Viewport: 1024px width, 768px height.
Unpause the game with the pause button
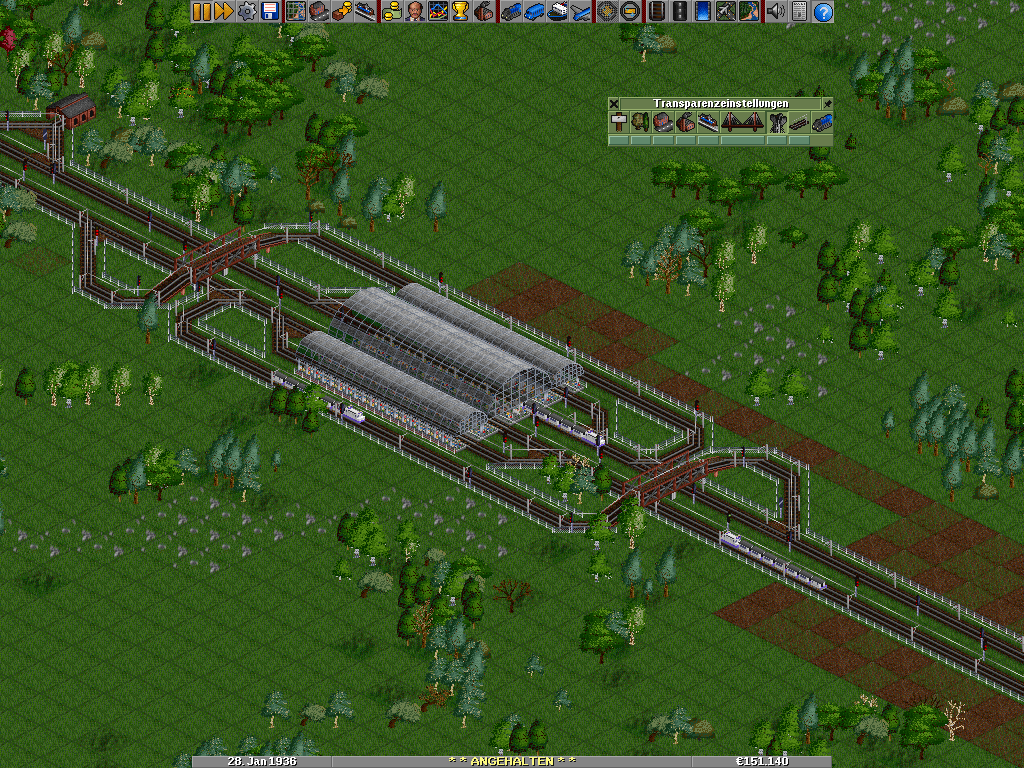pos(201,12)
